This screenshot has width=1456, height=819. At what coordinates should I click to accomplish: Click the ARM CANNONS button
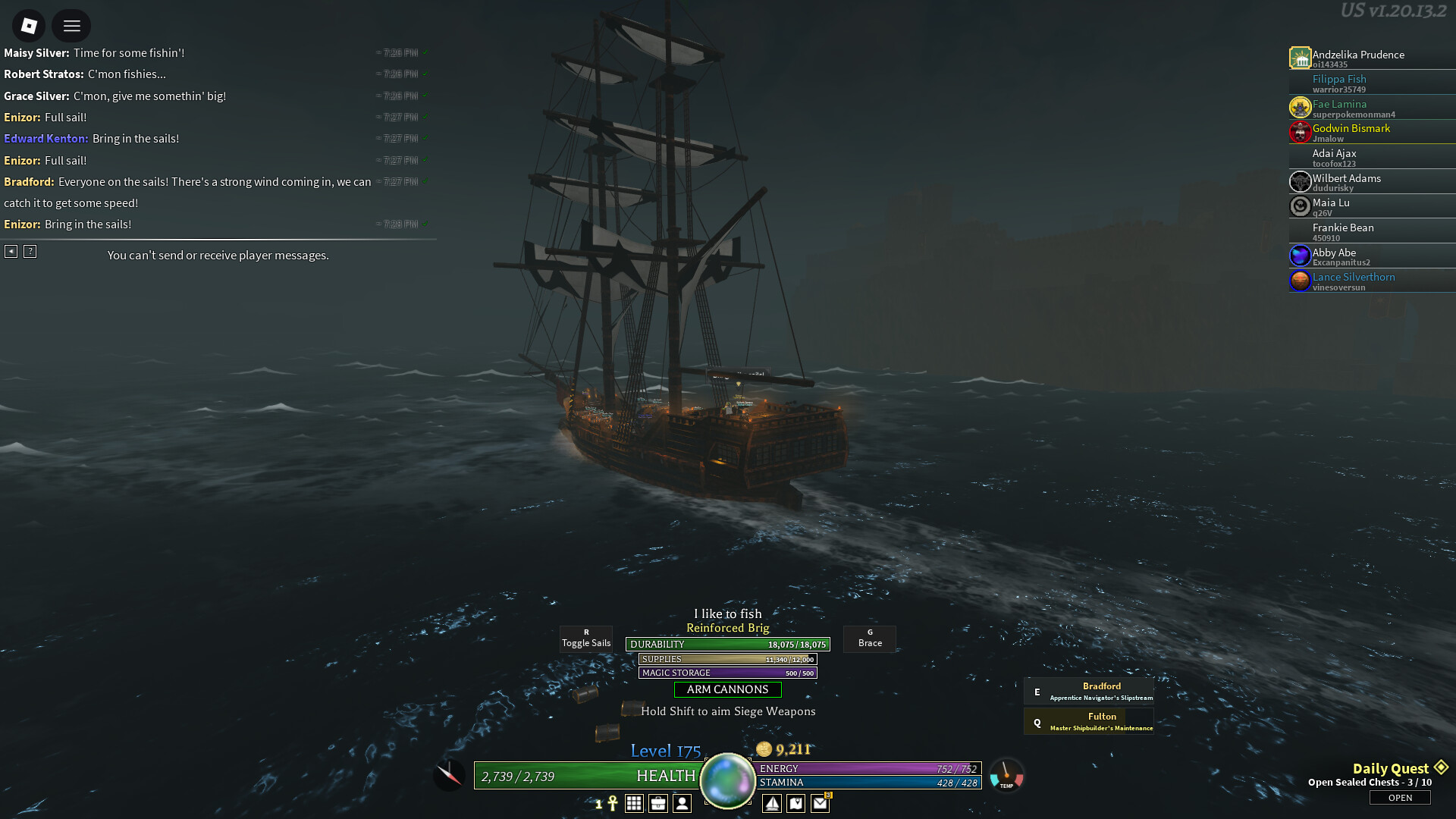pos(727,689)
